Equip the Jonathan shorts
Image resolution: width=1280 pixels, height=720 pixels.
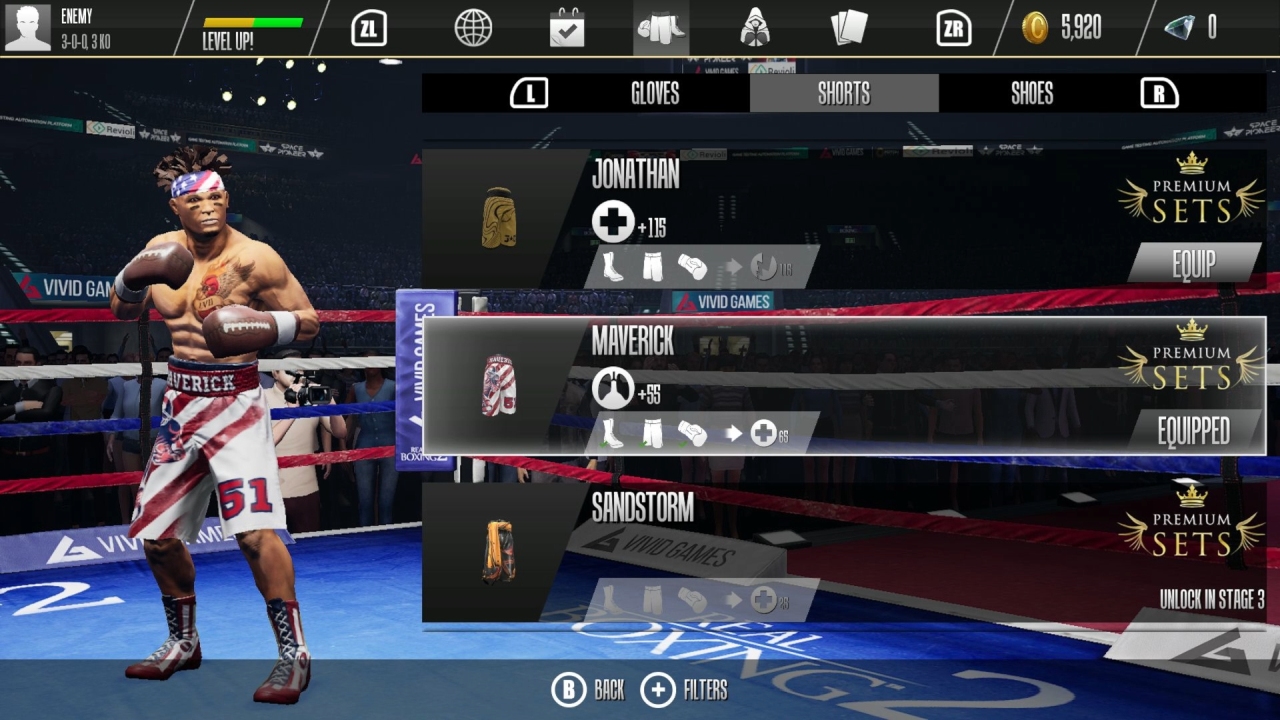1193,264
